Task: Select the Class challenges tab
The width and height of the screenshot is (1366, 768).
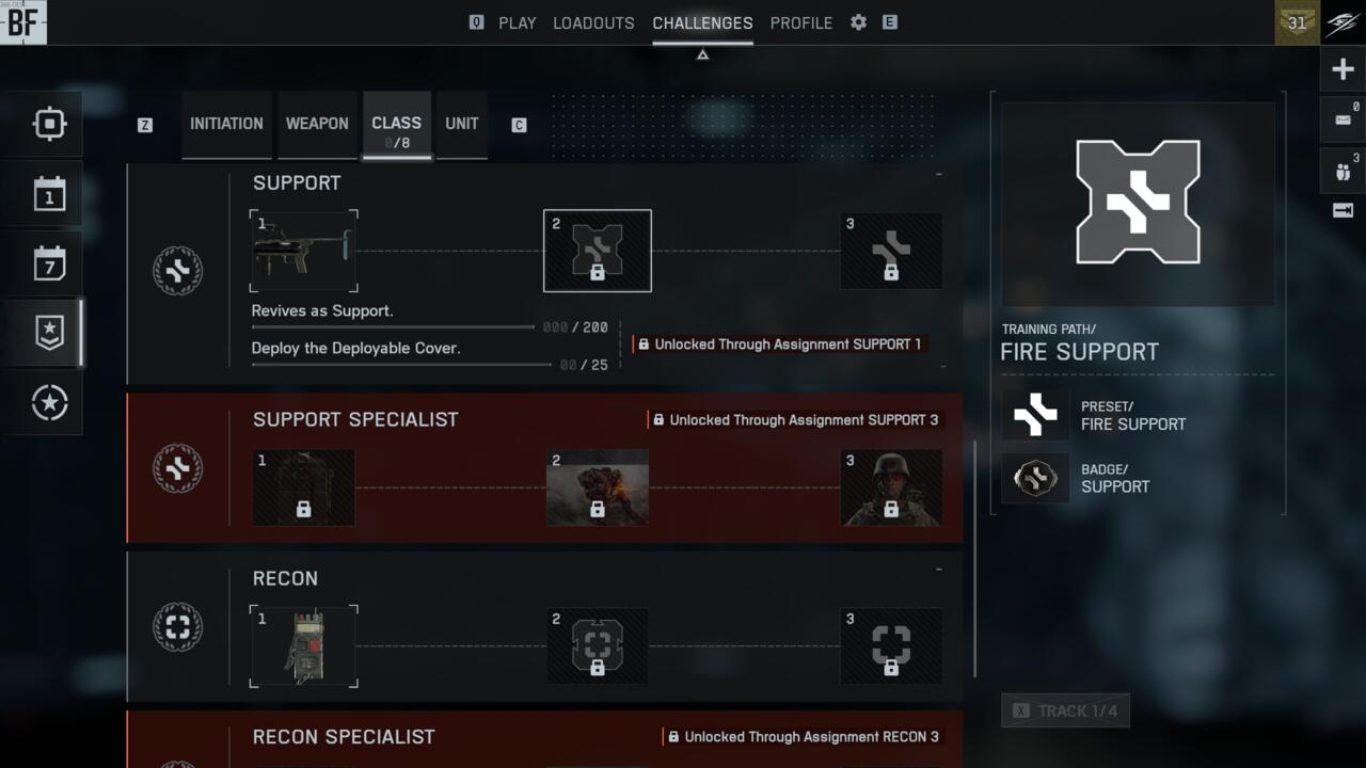Action: point(396,124)
